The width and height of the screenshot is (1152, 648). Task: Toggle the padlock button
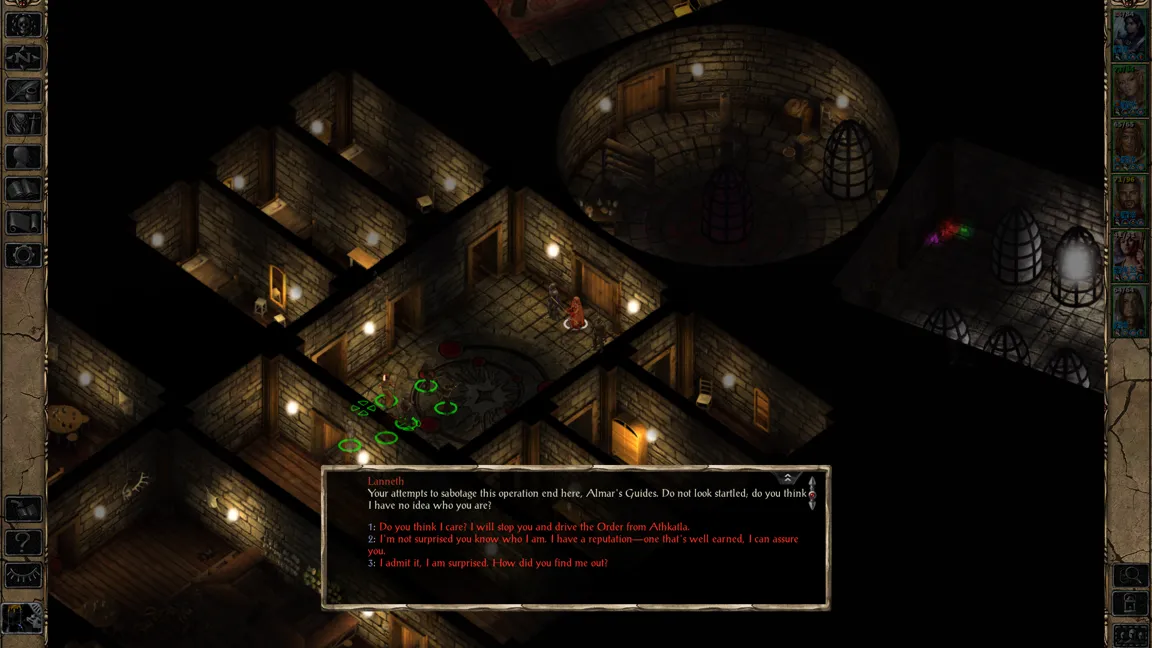click(1131, 604)
